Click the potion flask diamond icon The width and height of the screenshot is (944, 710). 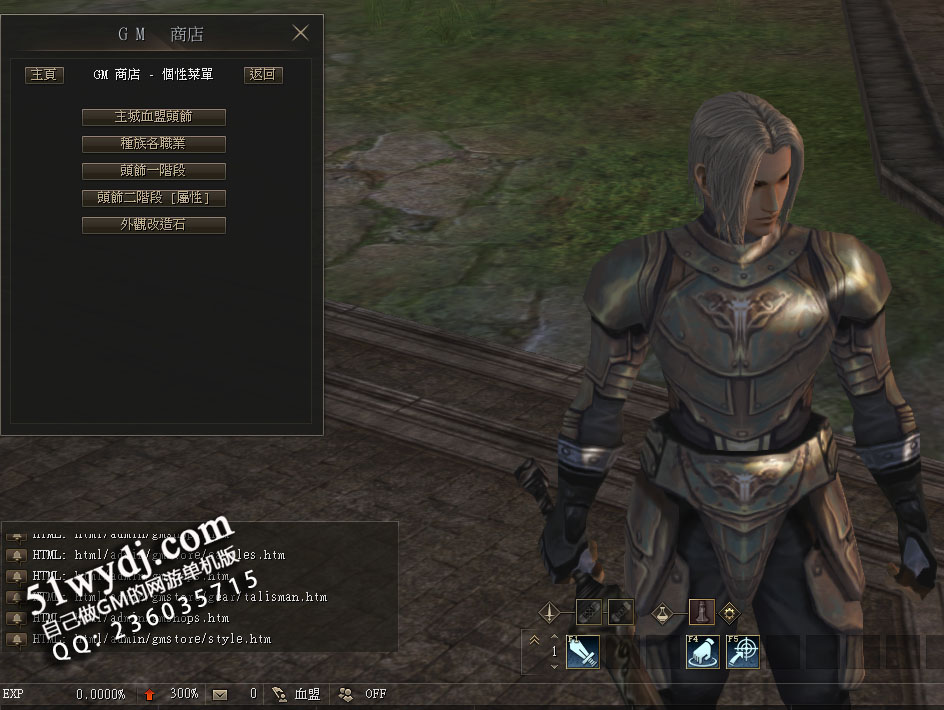(661, 611)
